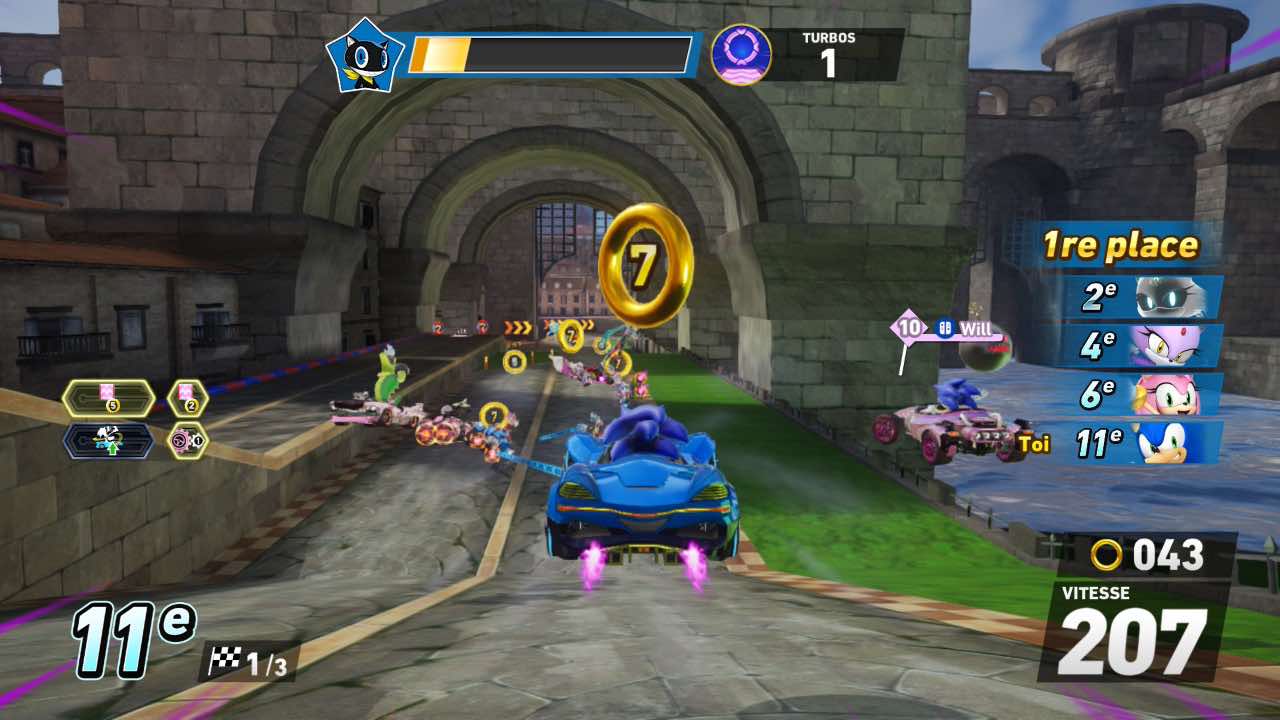The width and height of the screenshot is (1280, 720).
Task: Click the "1re place" team rank banner
Action: coord(1120,246)
